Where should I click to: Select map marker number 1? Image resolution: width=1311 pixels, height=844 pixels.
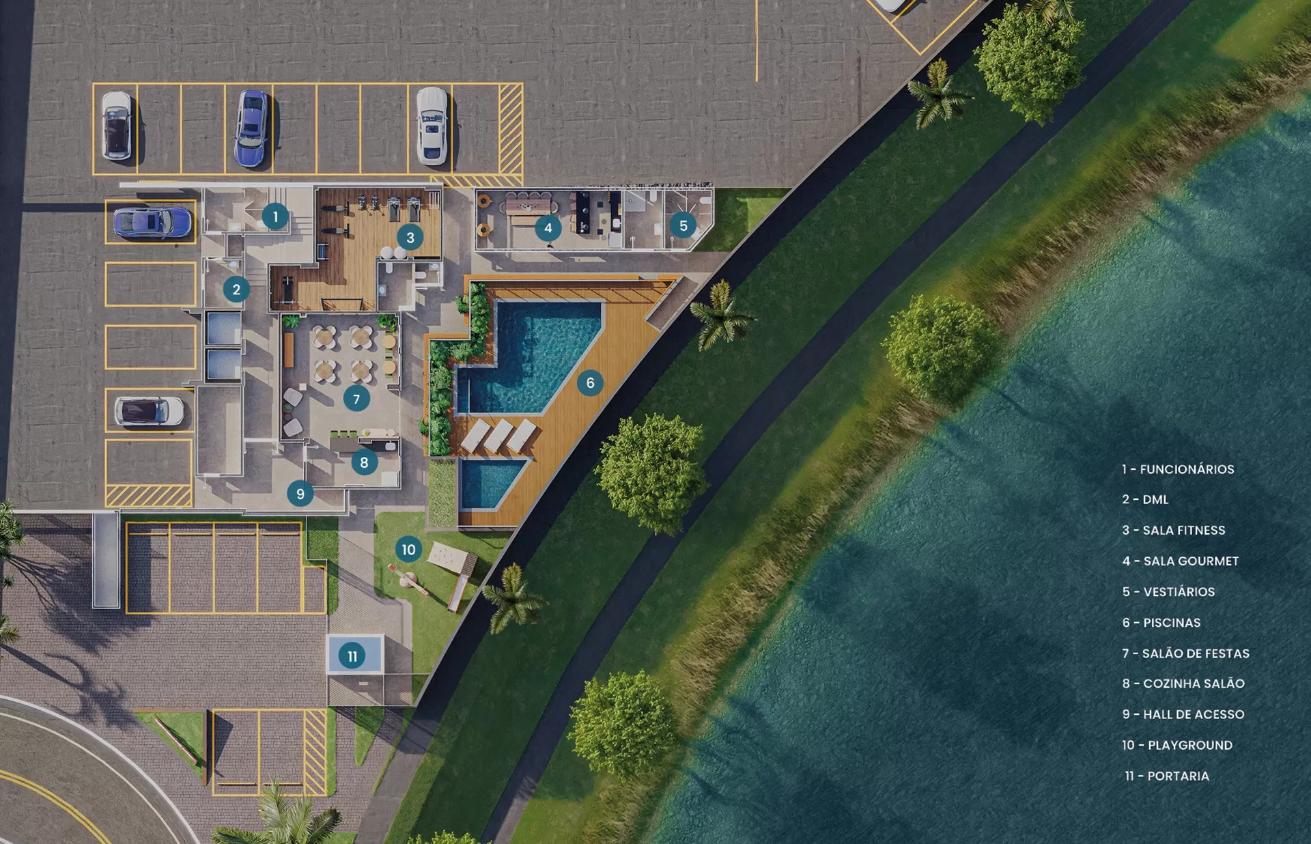(x=275, y=216)
